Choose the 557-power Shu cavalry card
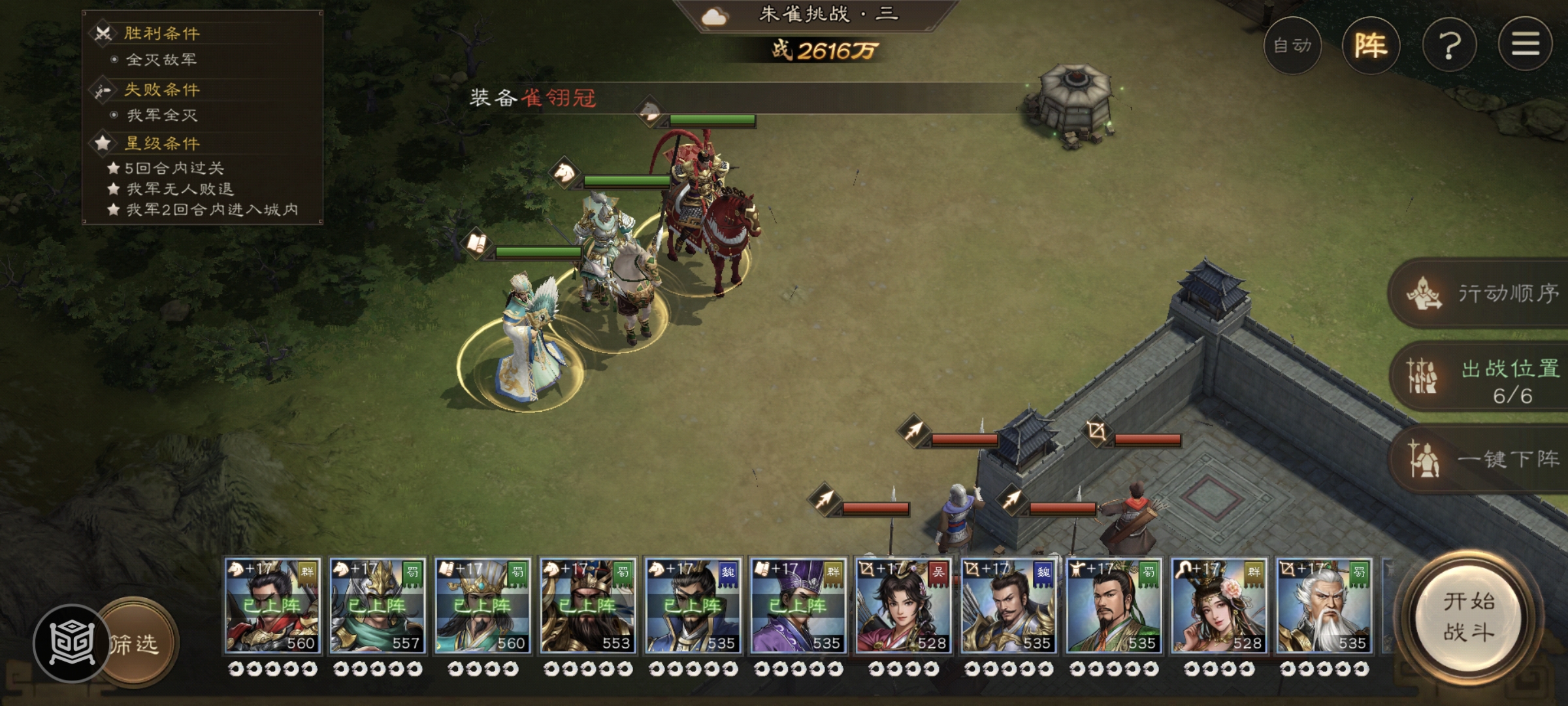The image size is (1568, 706). click(377, 606)
